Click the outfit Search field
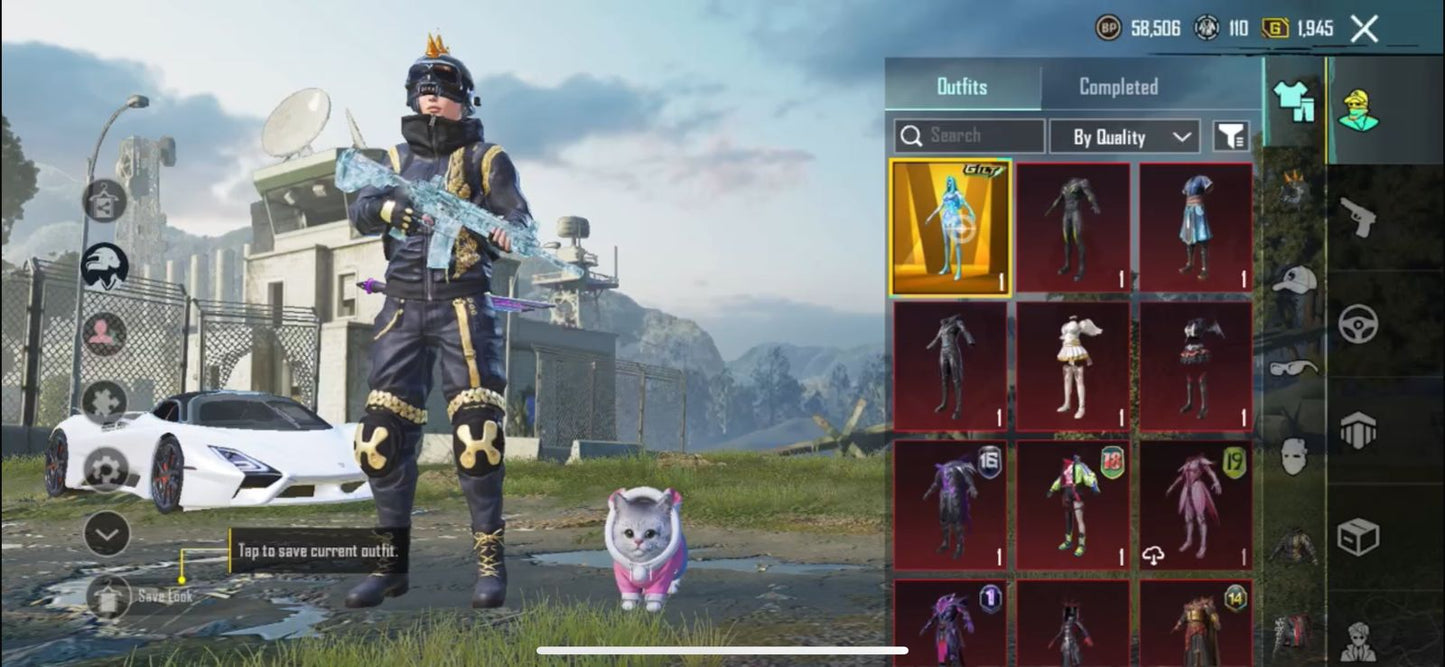The width and height of the screenshot is (1445, 667). click(968, 136)
